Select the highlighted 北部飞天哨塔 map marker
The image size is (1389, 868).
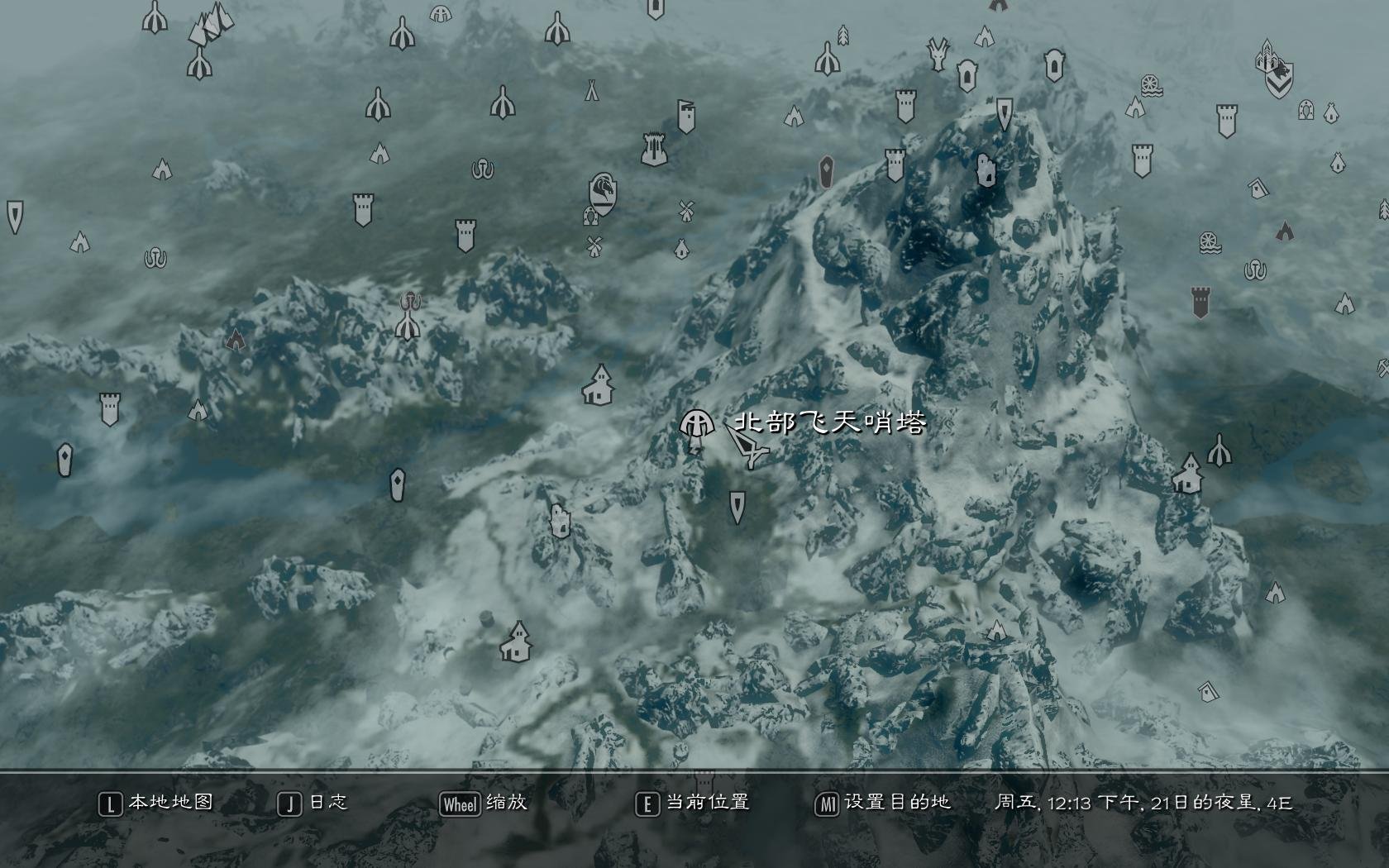coord(696,424)
